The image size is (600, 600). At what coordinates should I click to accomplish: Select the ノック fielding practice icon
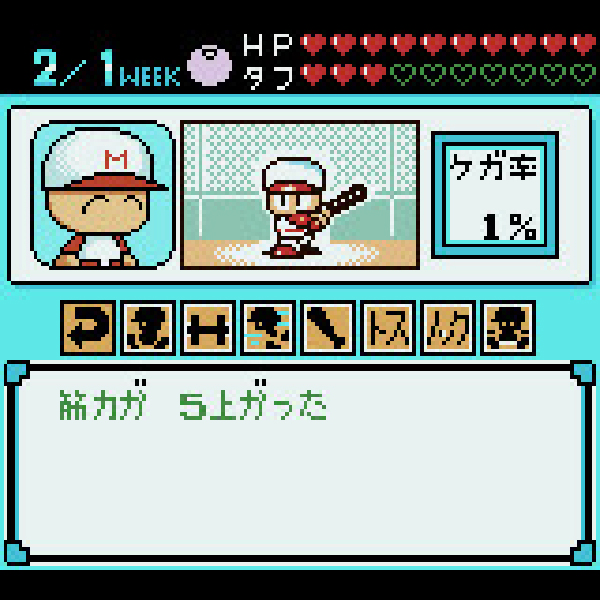click(x=449, y=328)
